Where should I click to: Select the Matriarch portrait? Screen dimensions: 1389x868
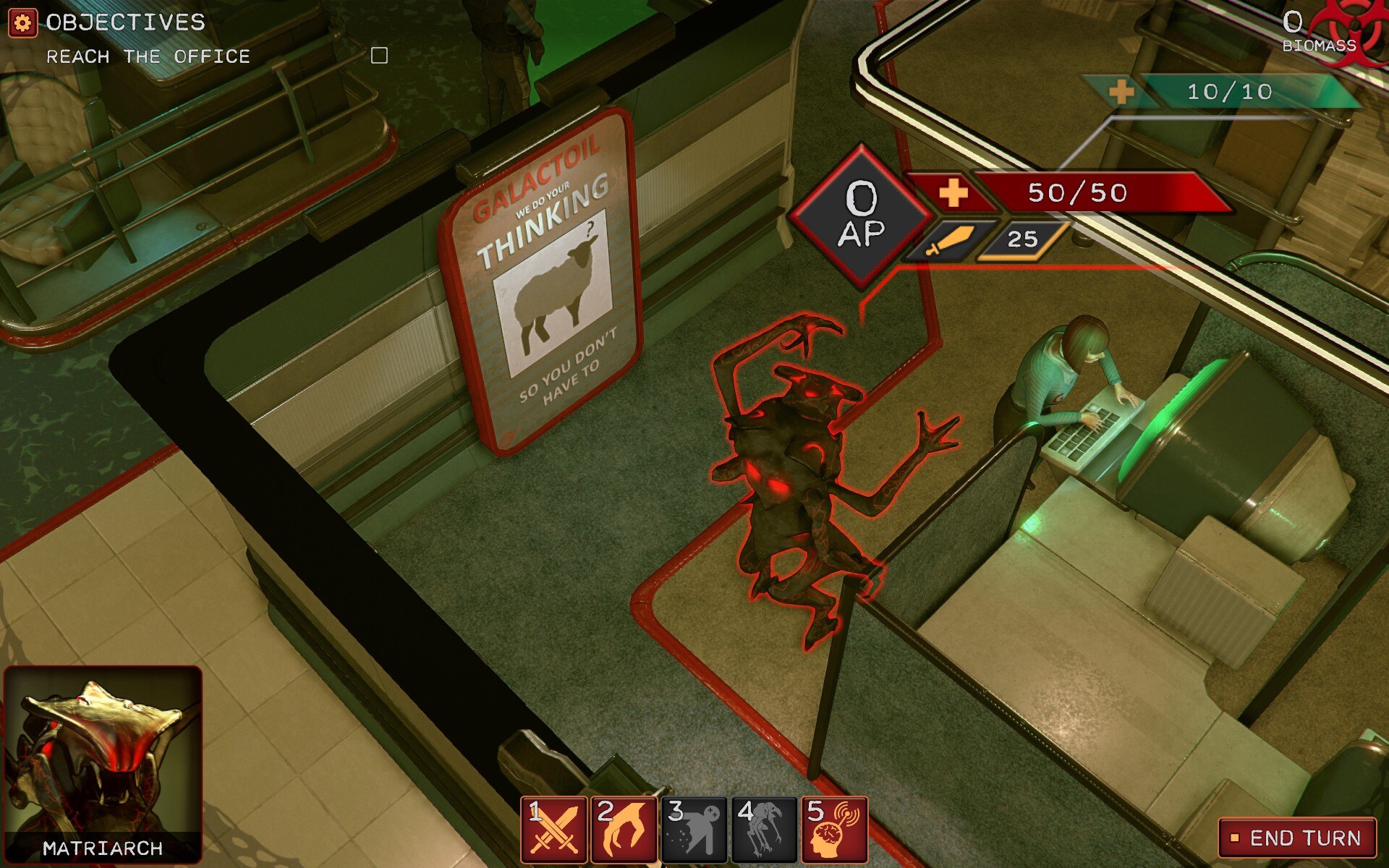coord(103,763)
